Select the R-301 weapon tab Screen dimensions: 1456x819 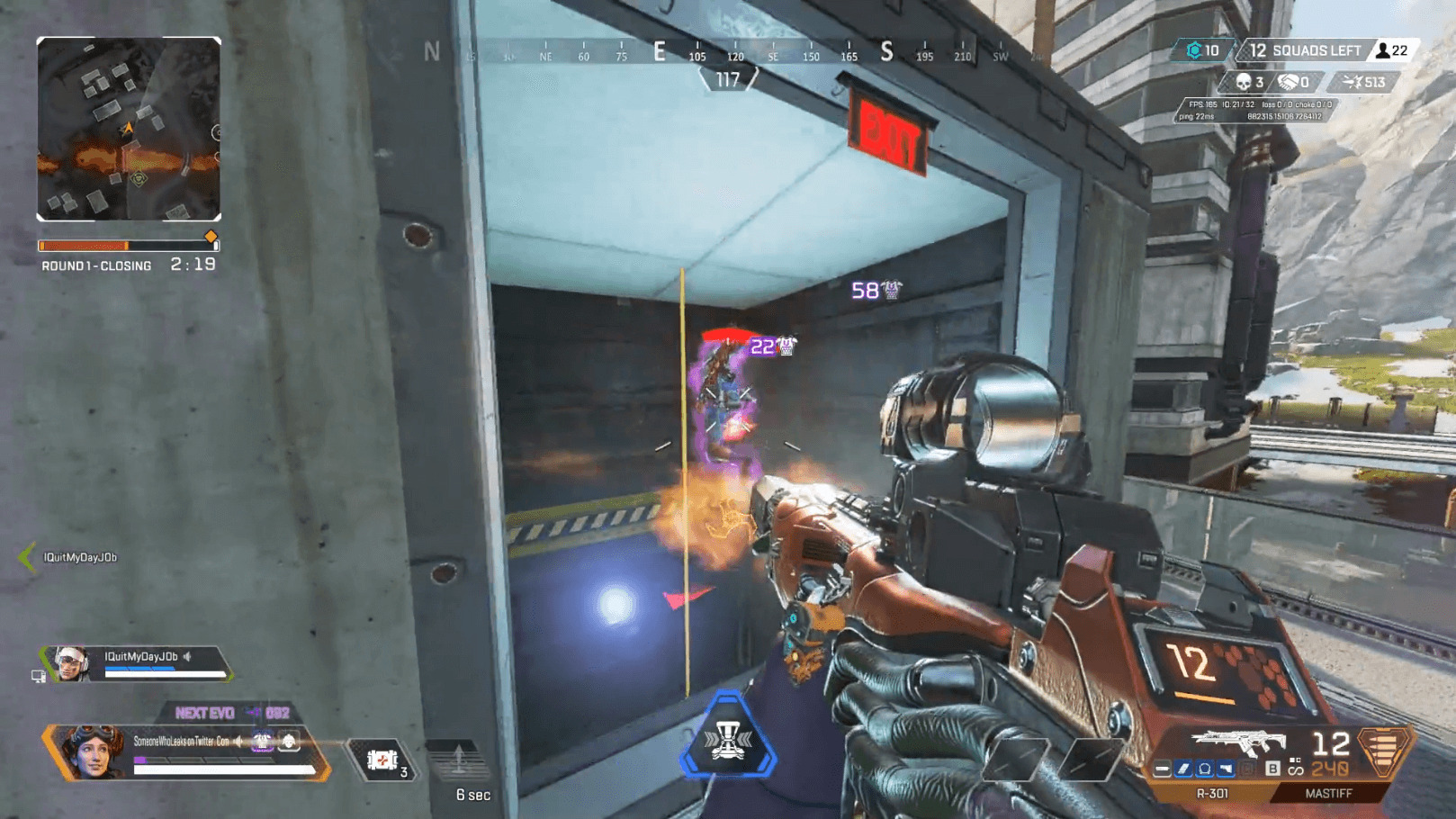1211,794
